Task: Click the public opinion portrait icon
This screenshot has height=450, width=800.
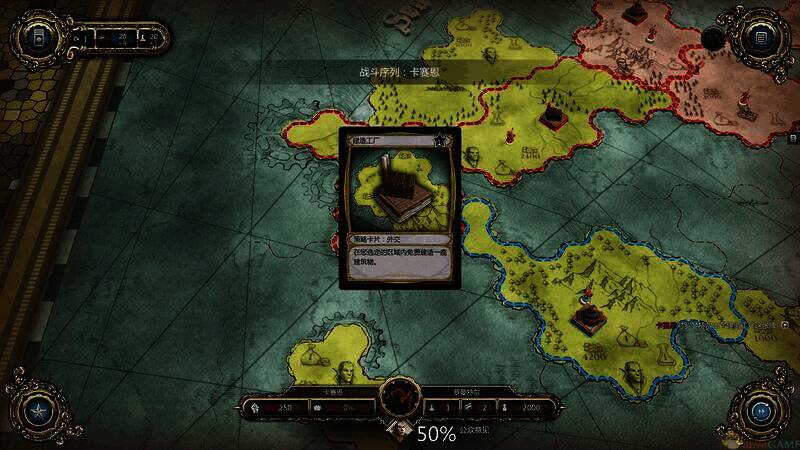Action: [397, 433]
